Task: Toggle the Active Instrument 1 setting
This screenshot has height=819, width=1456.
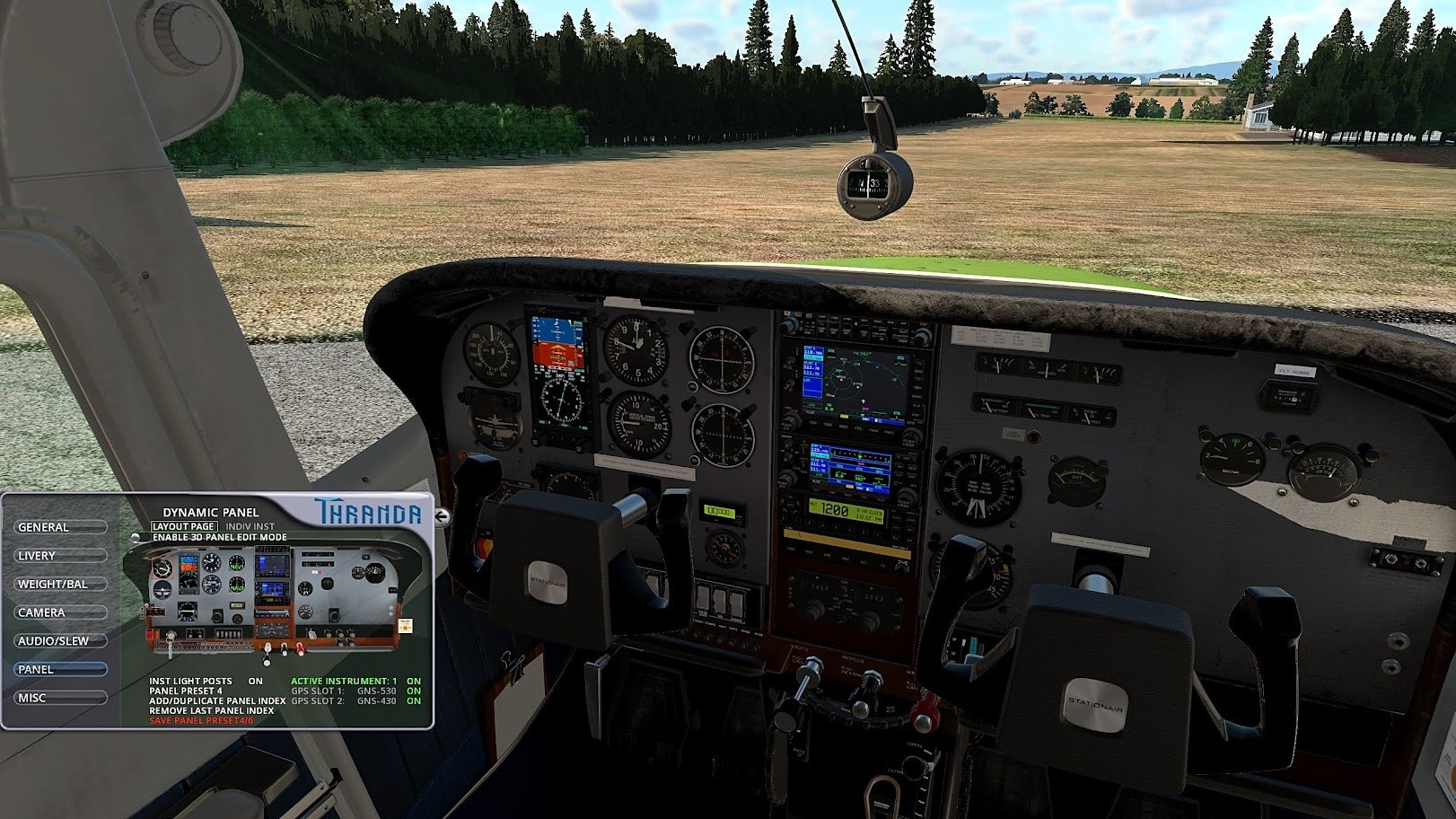Action: [x=413, y=682]
